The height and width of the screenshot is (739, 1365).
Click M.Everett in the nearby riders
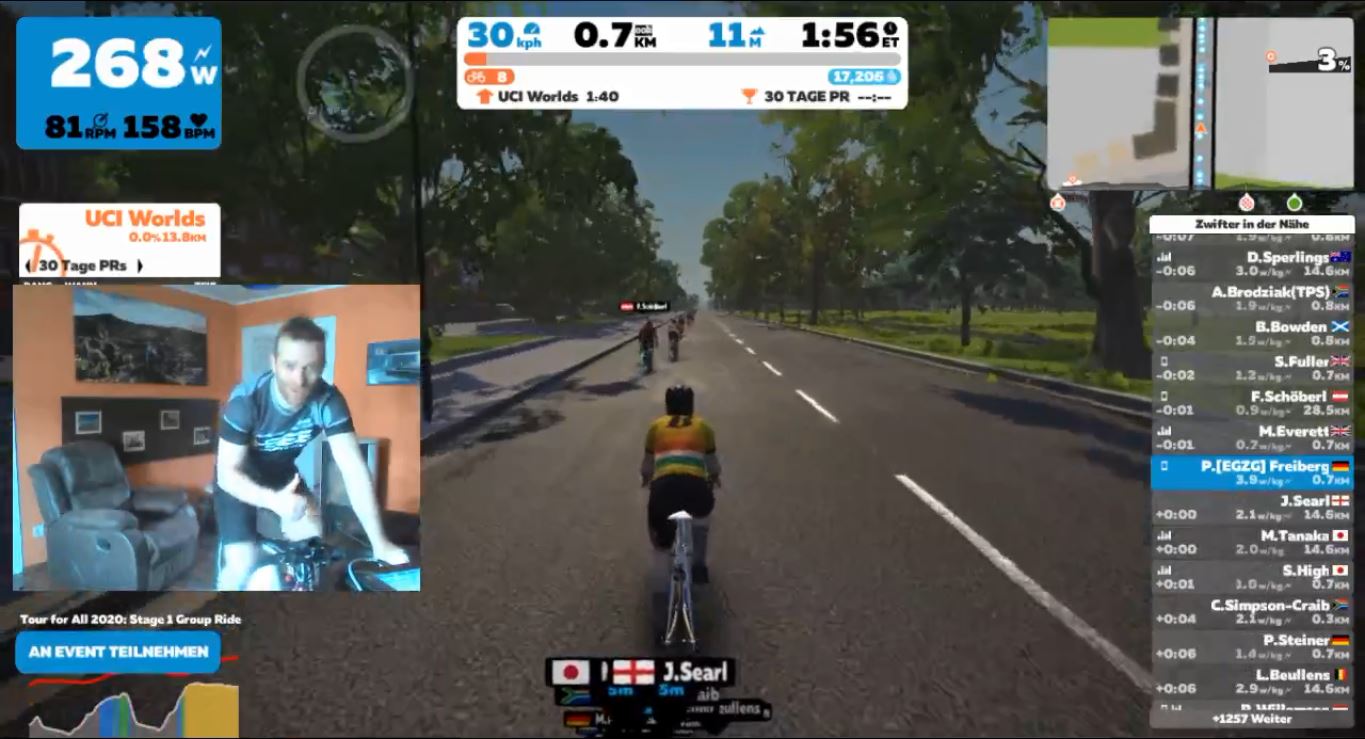click(1252, 437)
